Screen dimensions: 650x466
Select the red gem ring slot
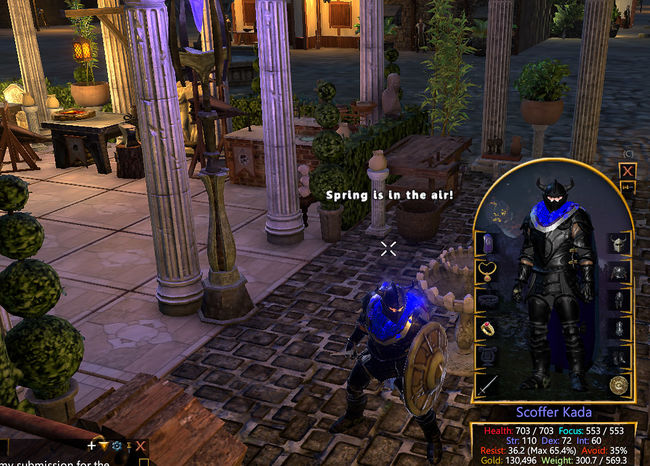[x=488, y=328]
